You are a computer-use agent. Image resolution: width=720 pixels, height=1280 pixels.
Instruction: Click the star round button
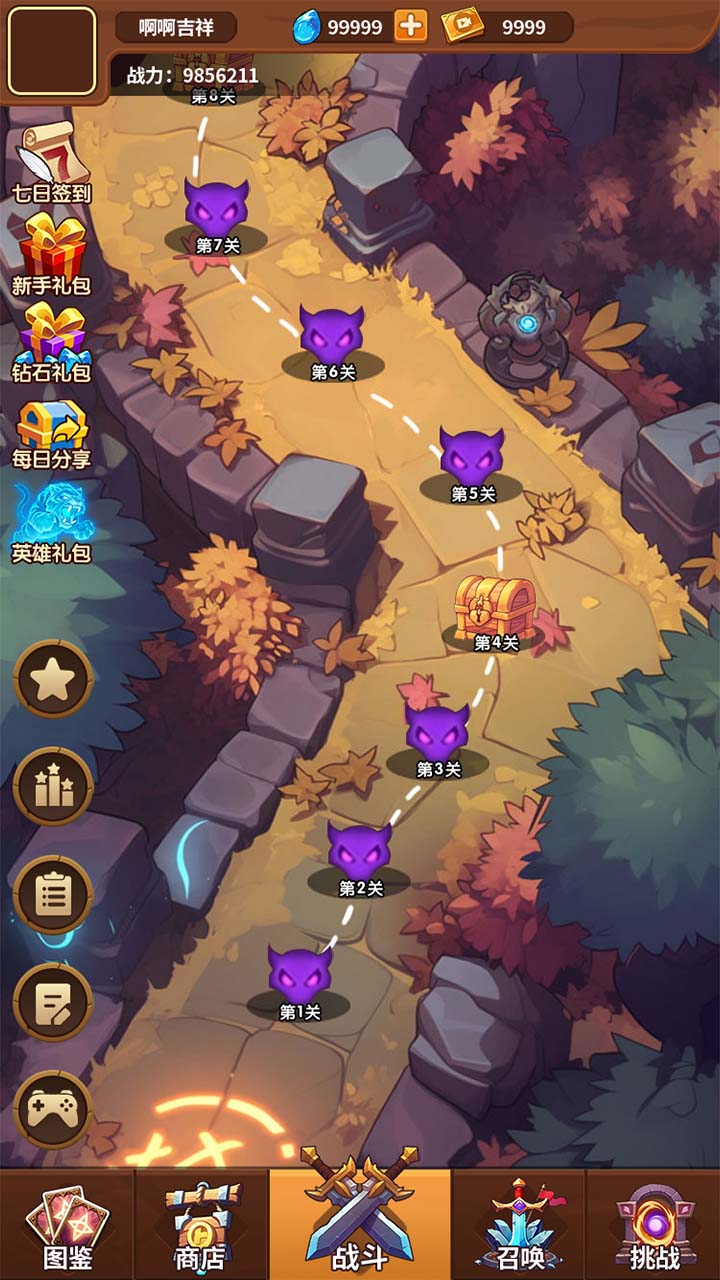coord(53,680)
